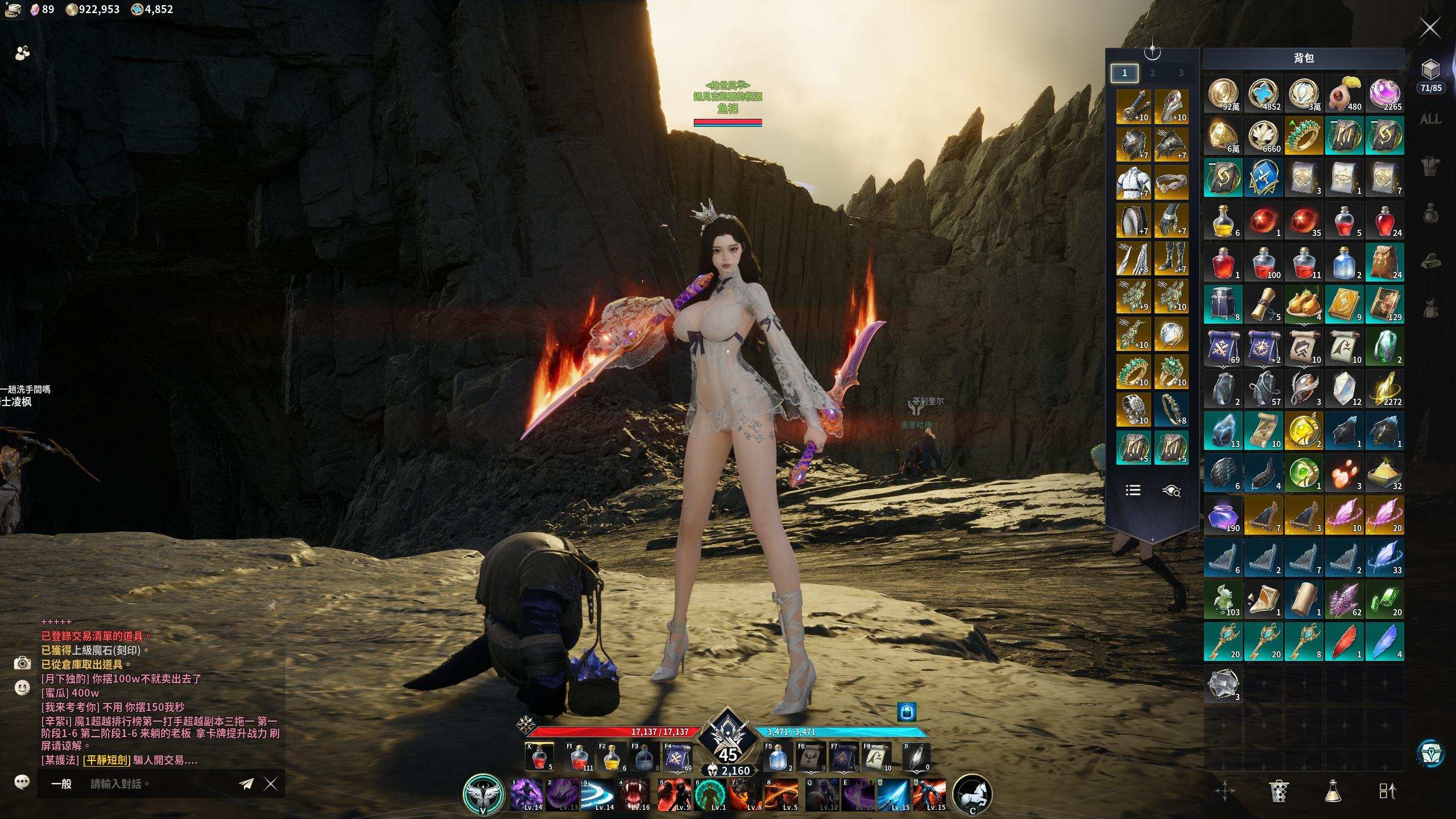The height and width of the screenshot is (819, 1456).
Task: Click the inventory sort button
Action: (x=1387, y=791)
